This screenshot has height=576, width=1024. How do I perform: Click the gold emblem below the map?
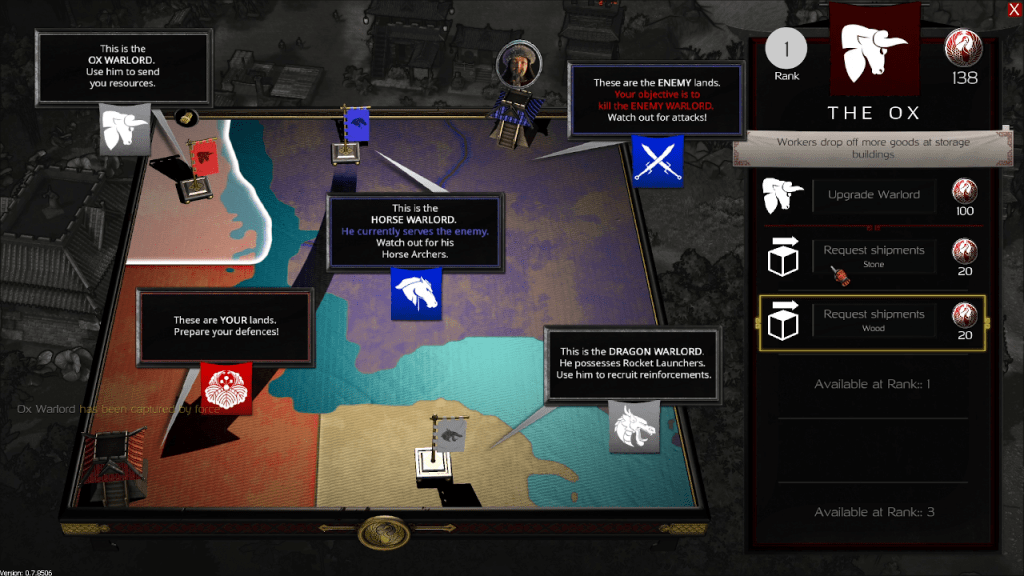[x=384, y=531]
